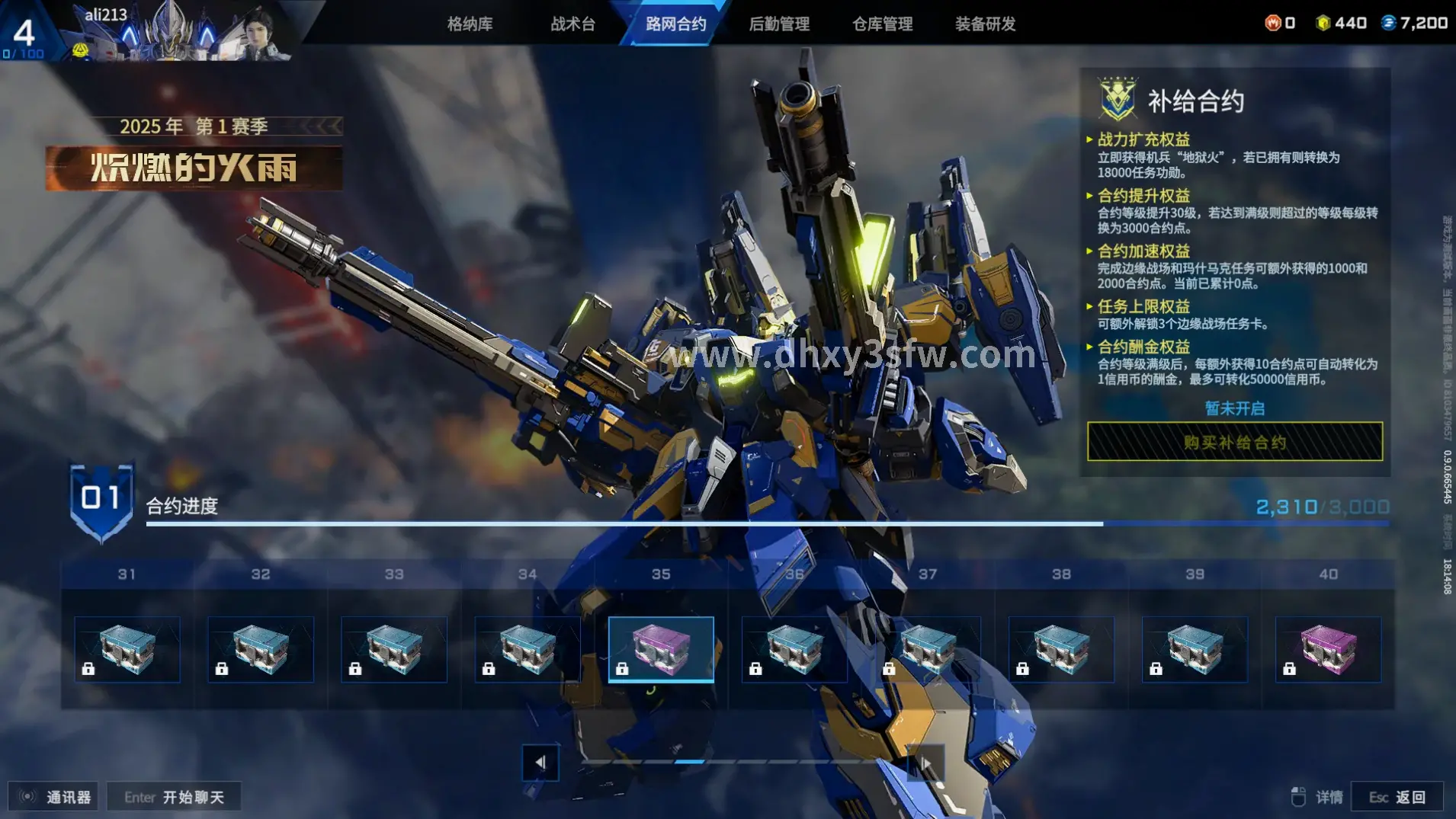Screen dimensions: 1456x819
Task: Open the ali213 player profile banner
Action: pyautogui.click(x=175, y=32)
